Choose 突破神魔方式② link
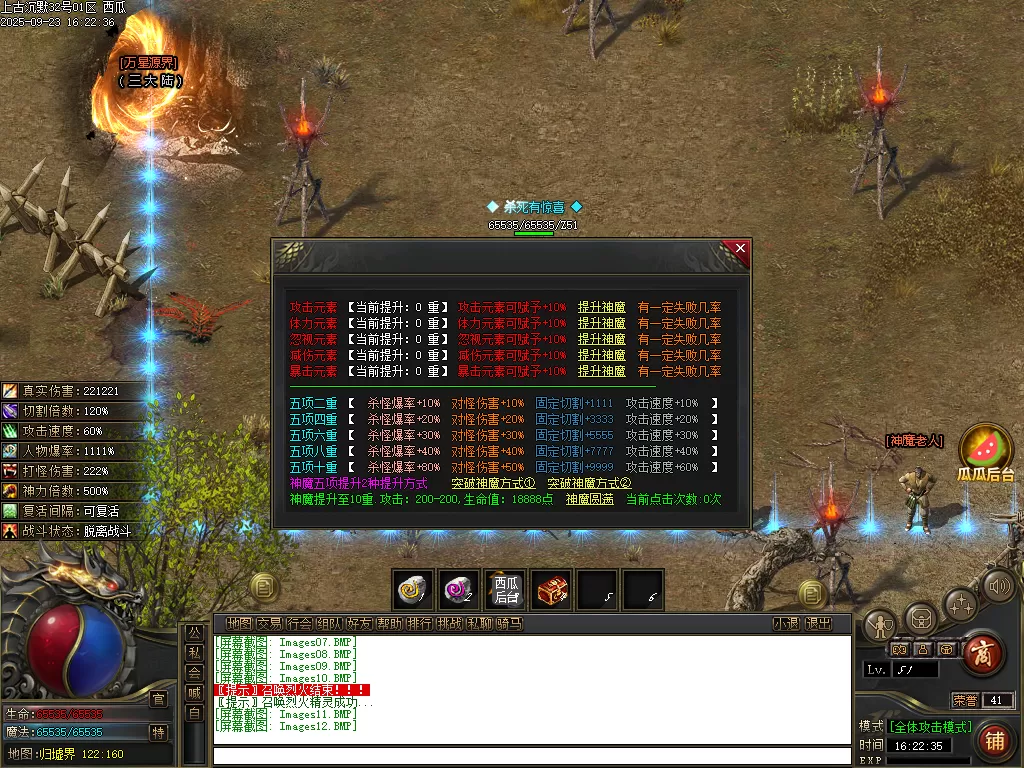This screenshot has width=1024, height=768. pos(589,483)
